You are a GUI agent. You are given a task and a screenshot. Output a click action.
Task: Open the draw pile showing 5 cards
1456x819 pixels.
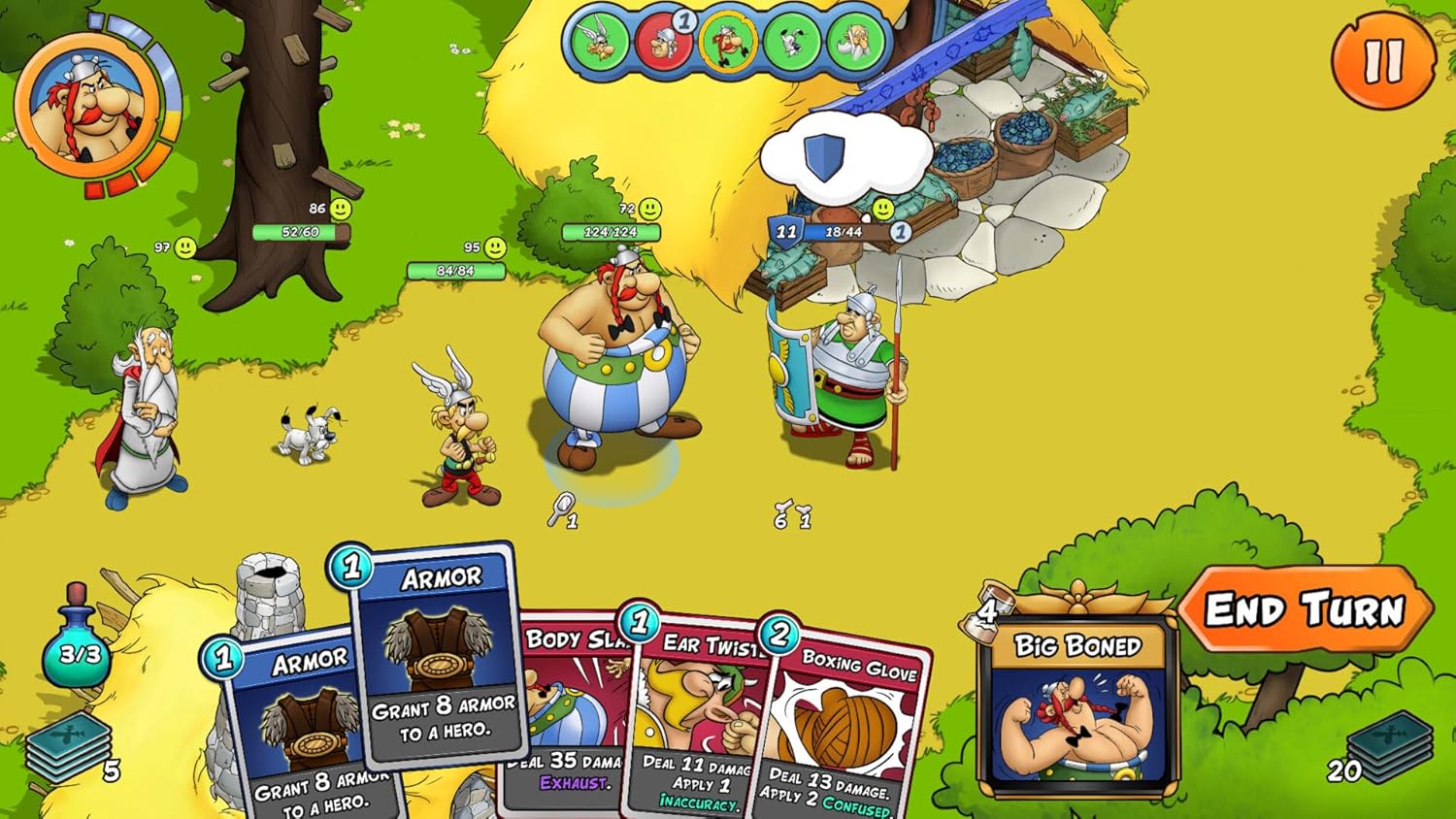tap(68, 747)
